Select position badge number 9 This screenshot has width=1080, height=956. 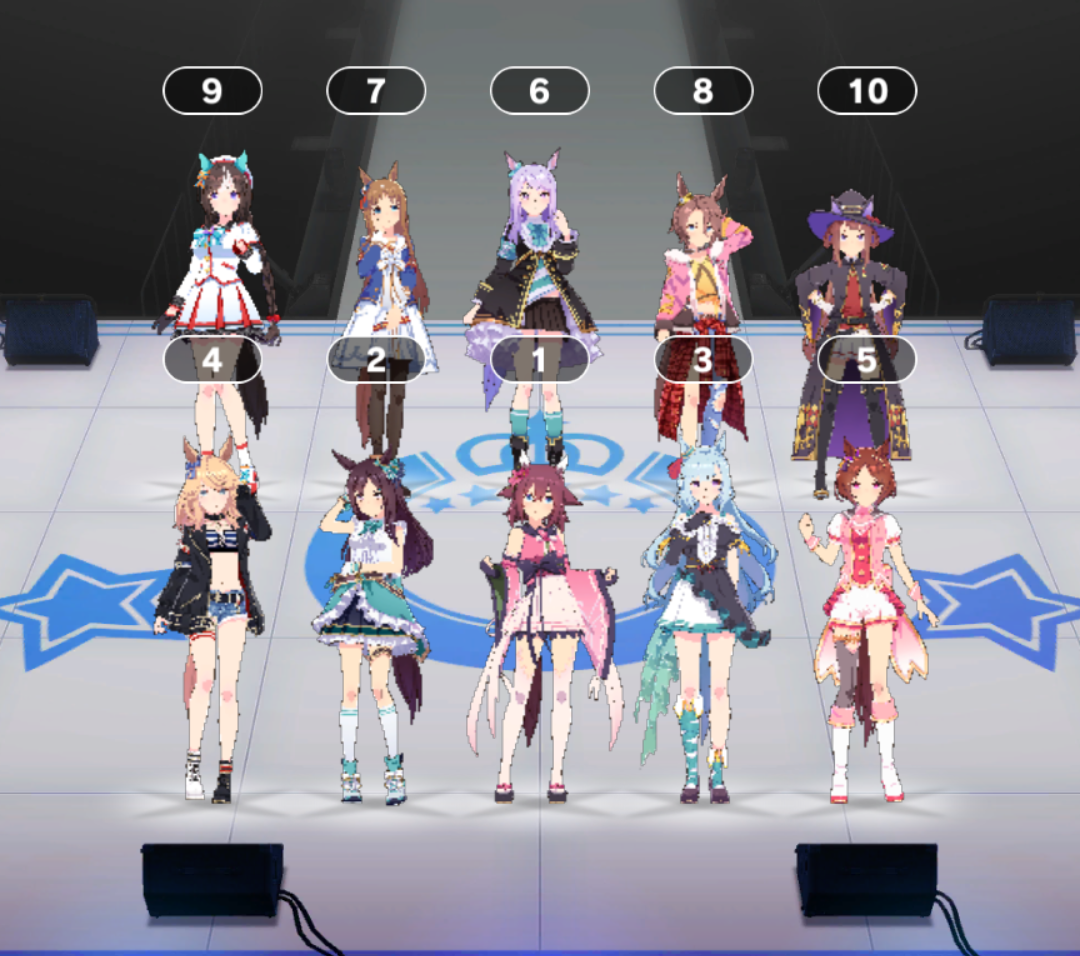(212, 91)
